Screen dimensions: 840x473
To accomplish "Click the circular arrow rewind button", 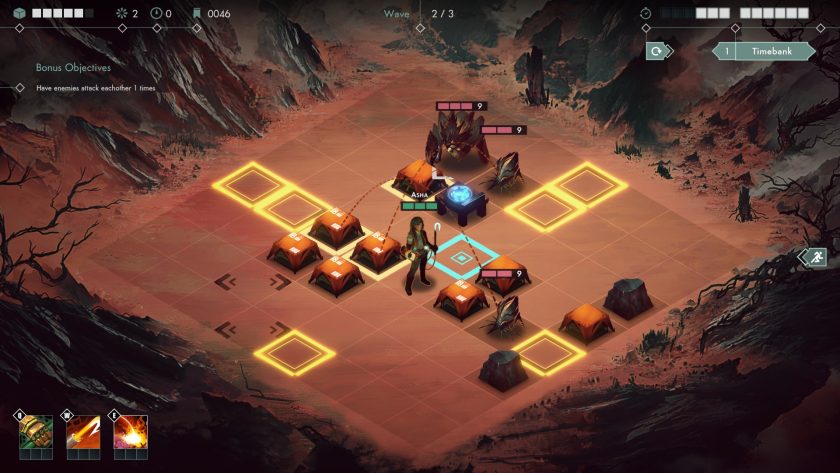I will (657, 51).
